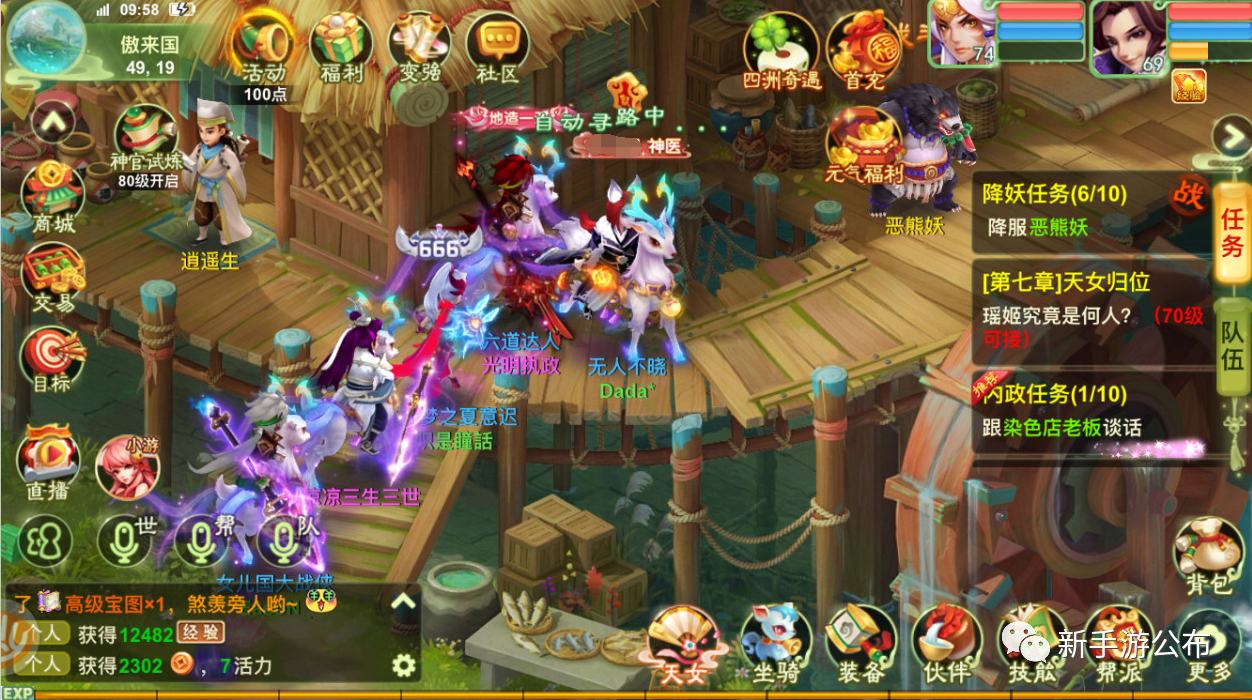Open the 商城 shop icon
This screenshot has height=700, width=1252.
[x=53, y=195]
